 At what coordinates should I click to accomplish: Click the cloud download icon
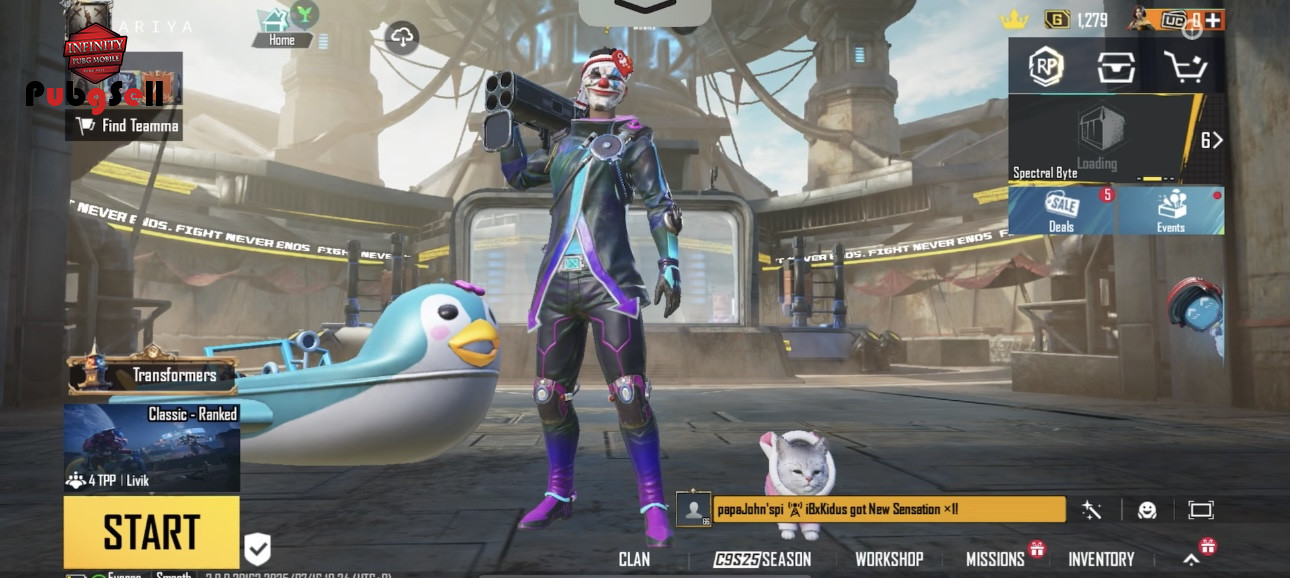pos(402,38)
